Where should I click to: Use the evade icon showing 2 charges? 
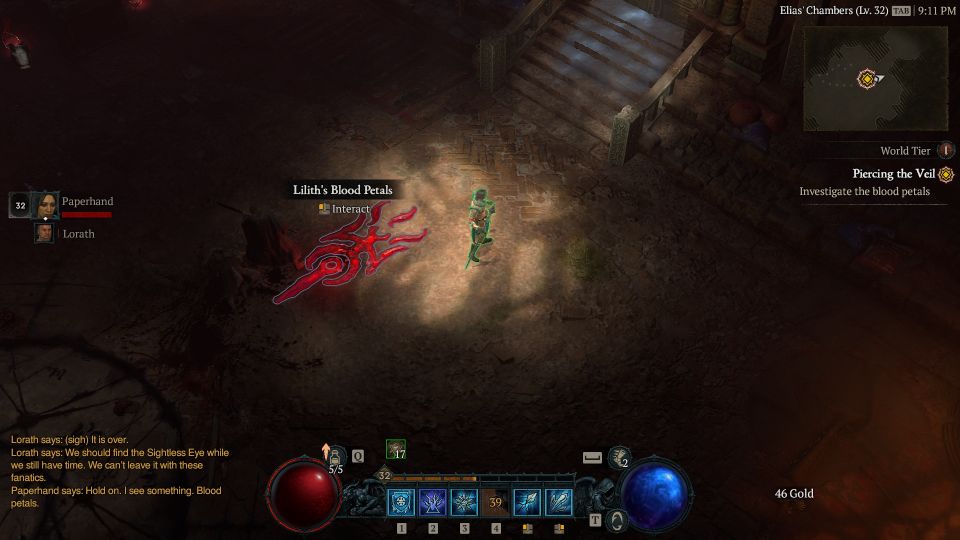click(x=619, y=457)
